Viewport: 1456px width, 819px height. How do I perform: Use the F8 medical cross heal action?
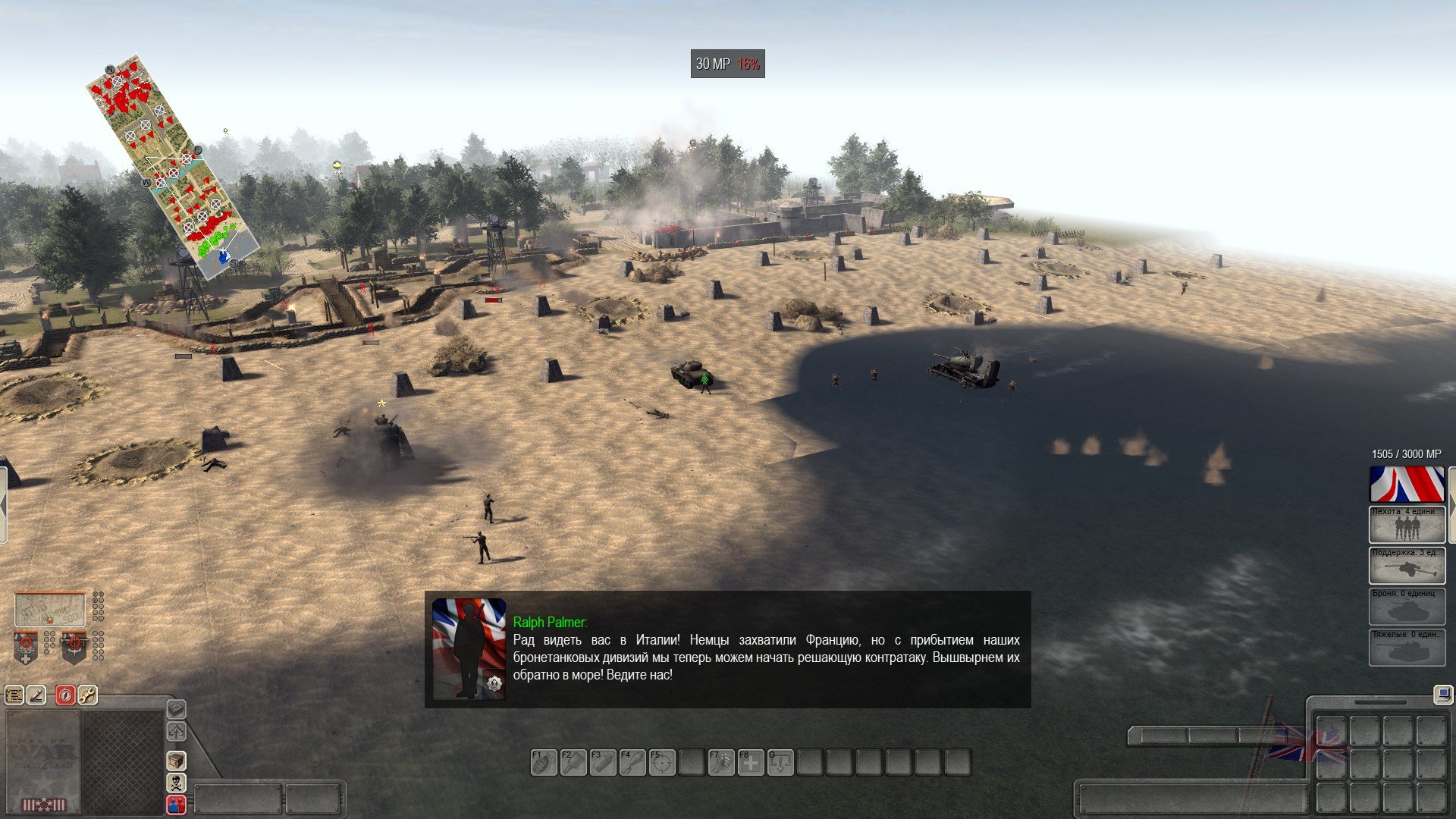click(x=750, y=762)
